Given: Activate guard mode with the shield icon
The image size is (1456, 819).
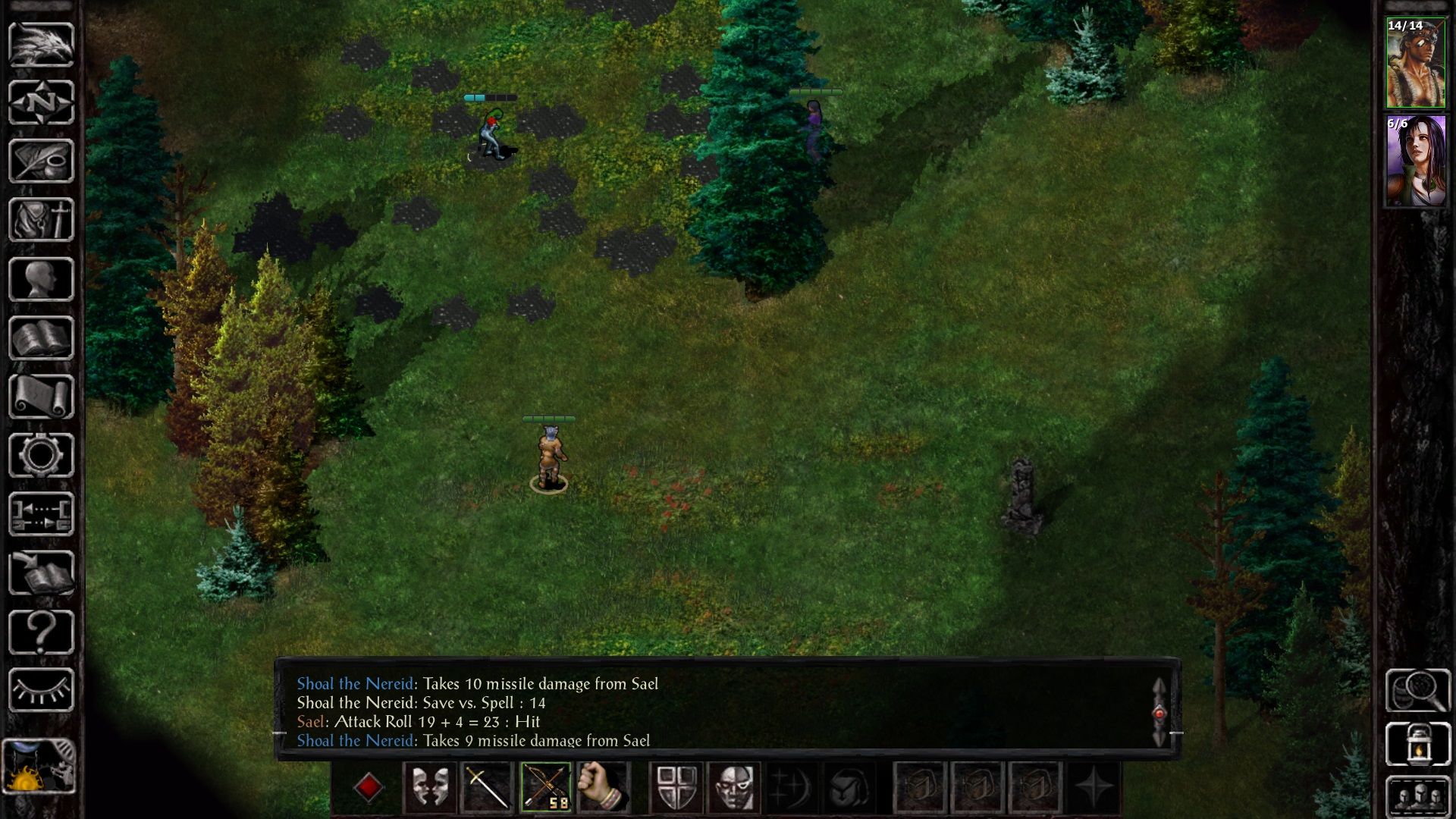Looking at the screenshot, I should [676, 787].
